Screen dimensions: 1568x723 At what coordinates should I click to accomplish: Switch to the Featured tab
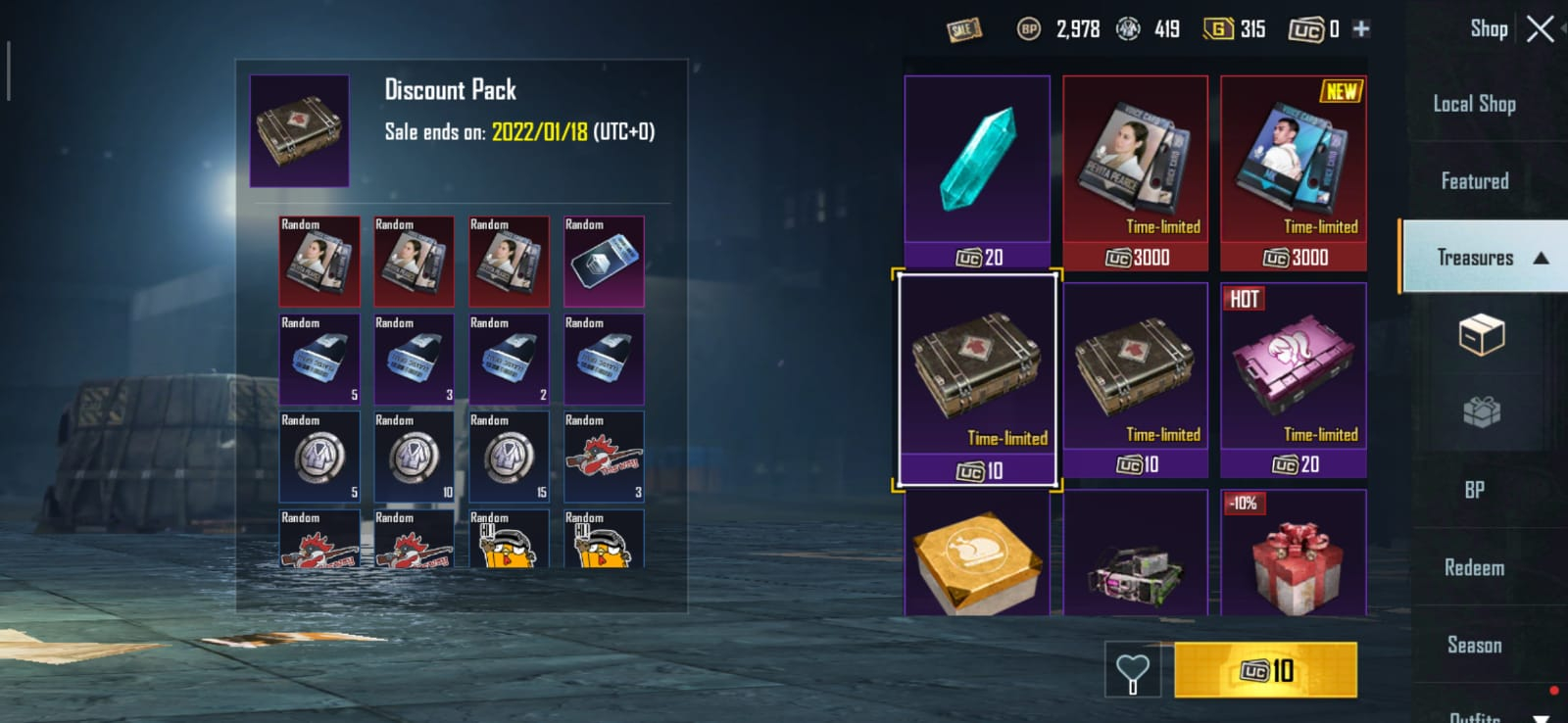(1474, 181)
